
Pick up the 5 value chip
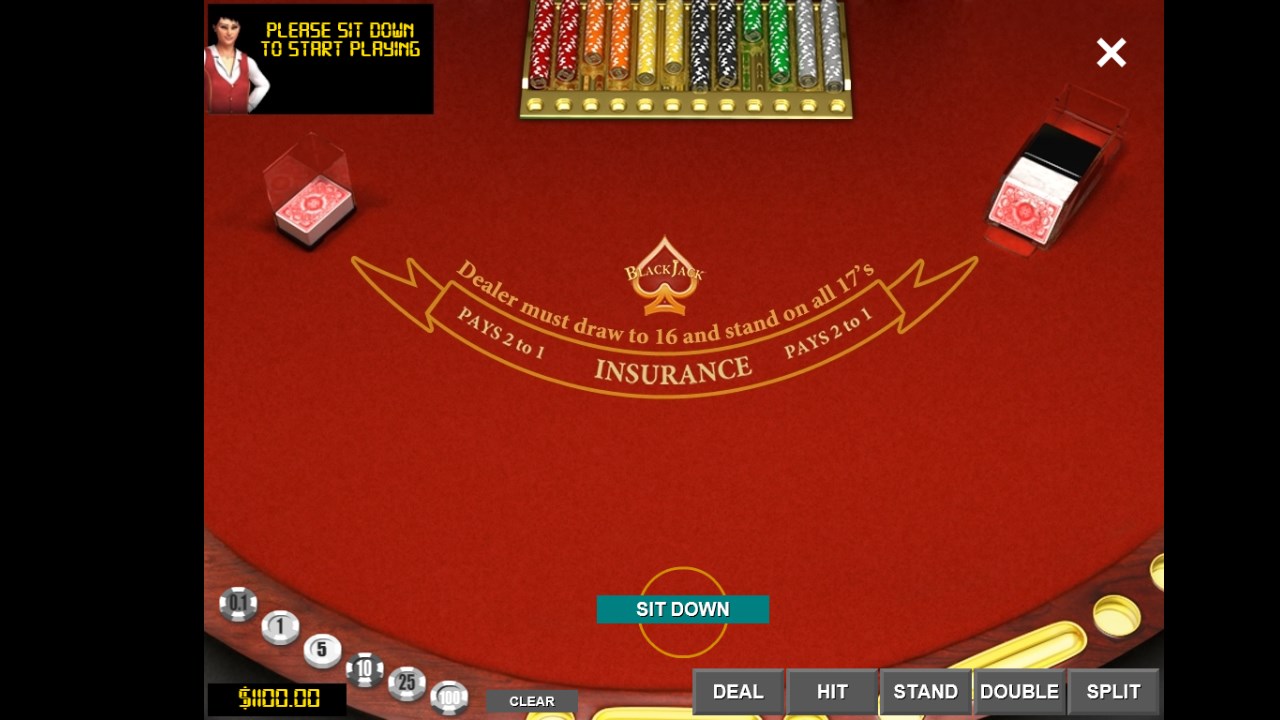[x=320, y=648]
